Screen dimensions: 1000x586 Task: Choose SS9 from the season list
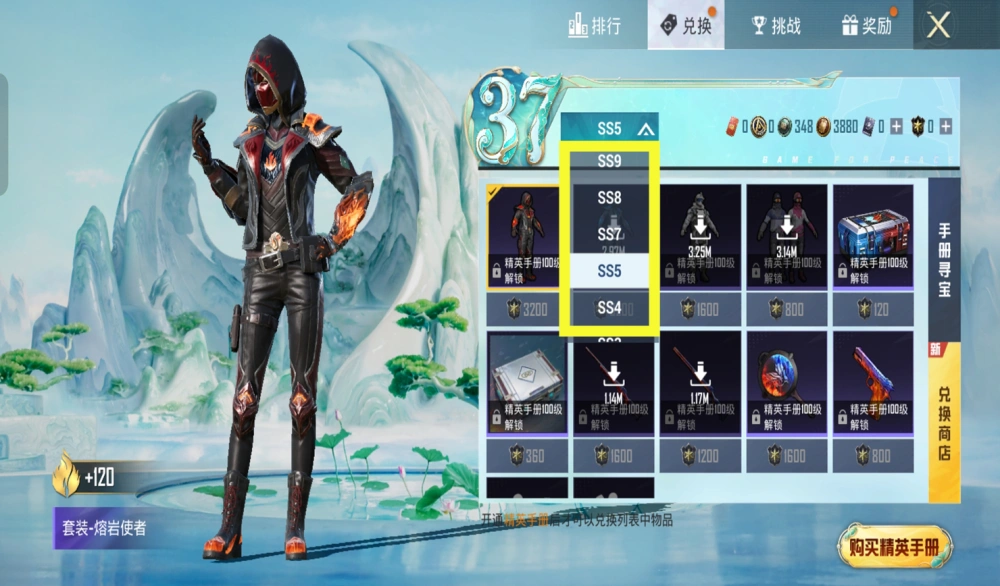(x=610, y=160)
